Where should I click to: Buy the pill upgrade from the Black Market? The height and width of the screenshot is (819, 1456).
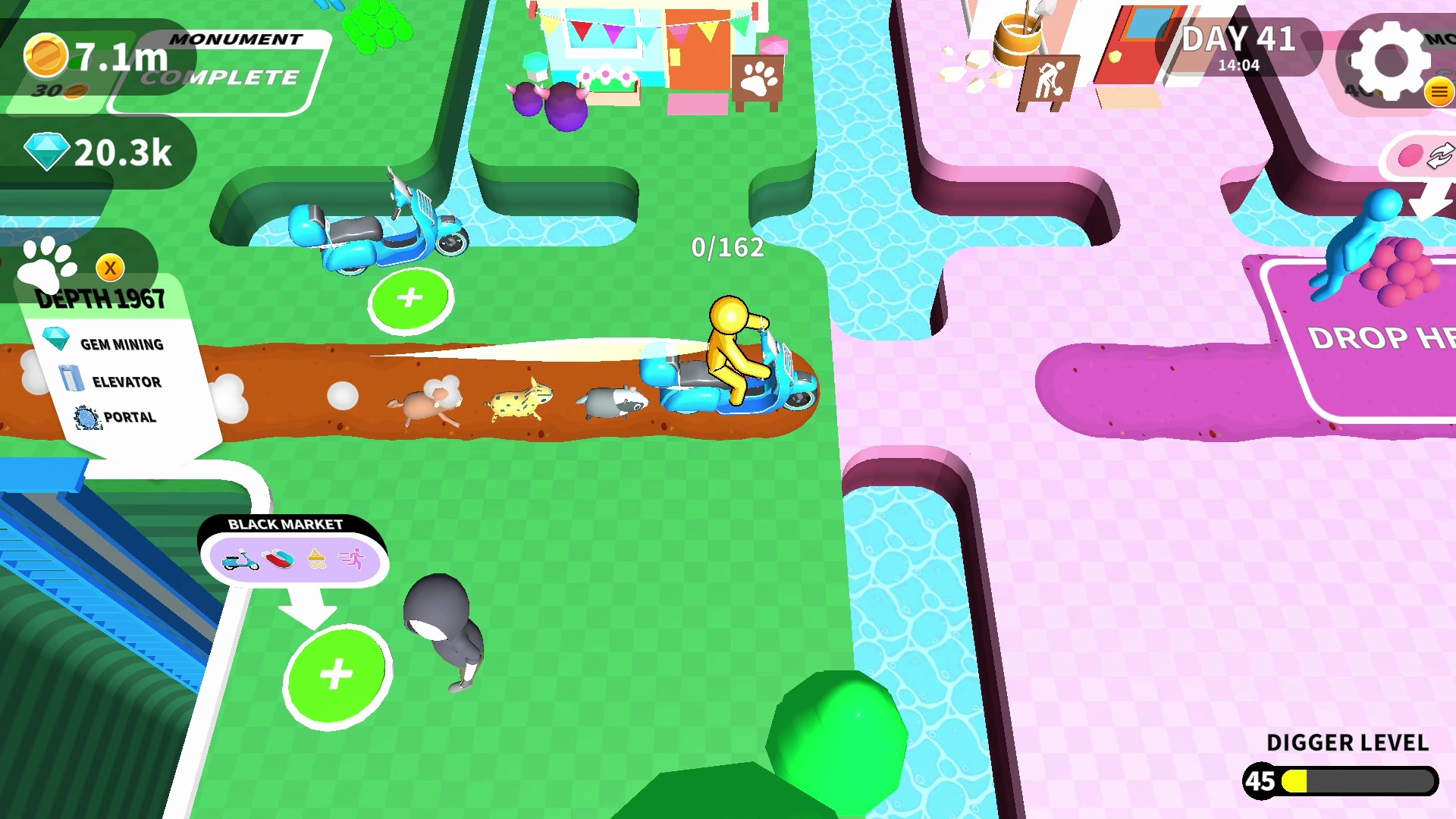click(x=278, y=557)
